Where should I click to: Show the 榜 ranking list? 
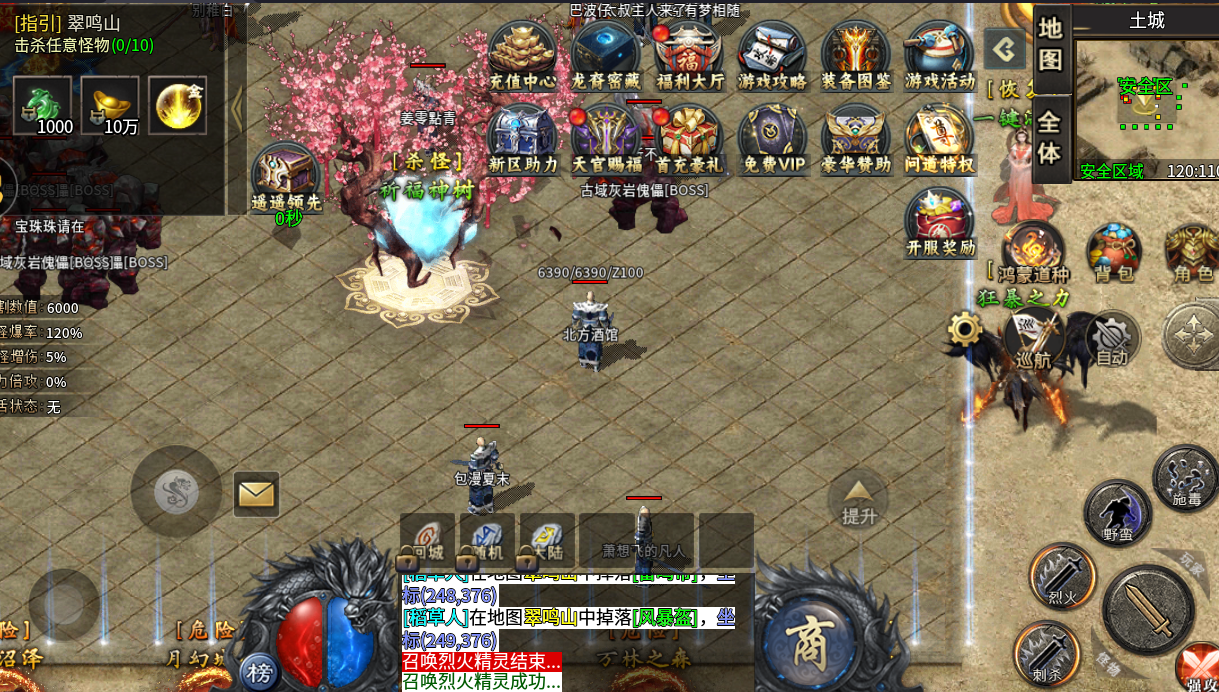pos(259,673)
